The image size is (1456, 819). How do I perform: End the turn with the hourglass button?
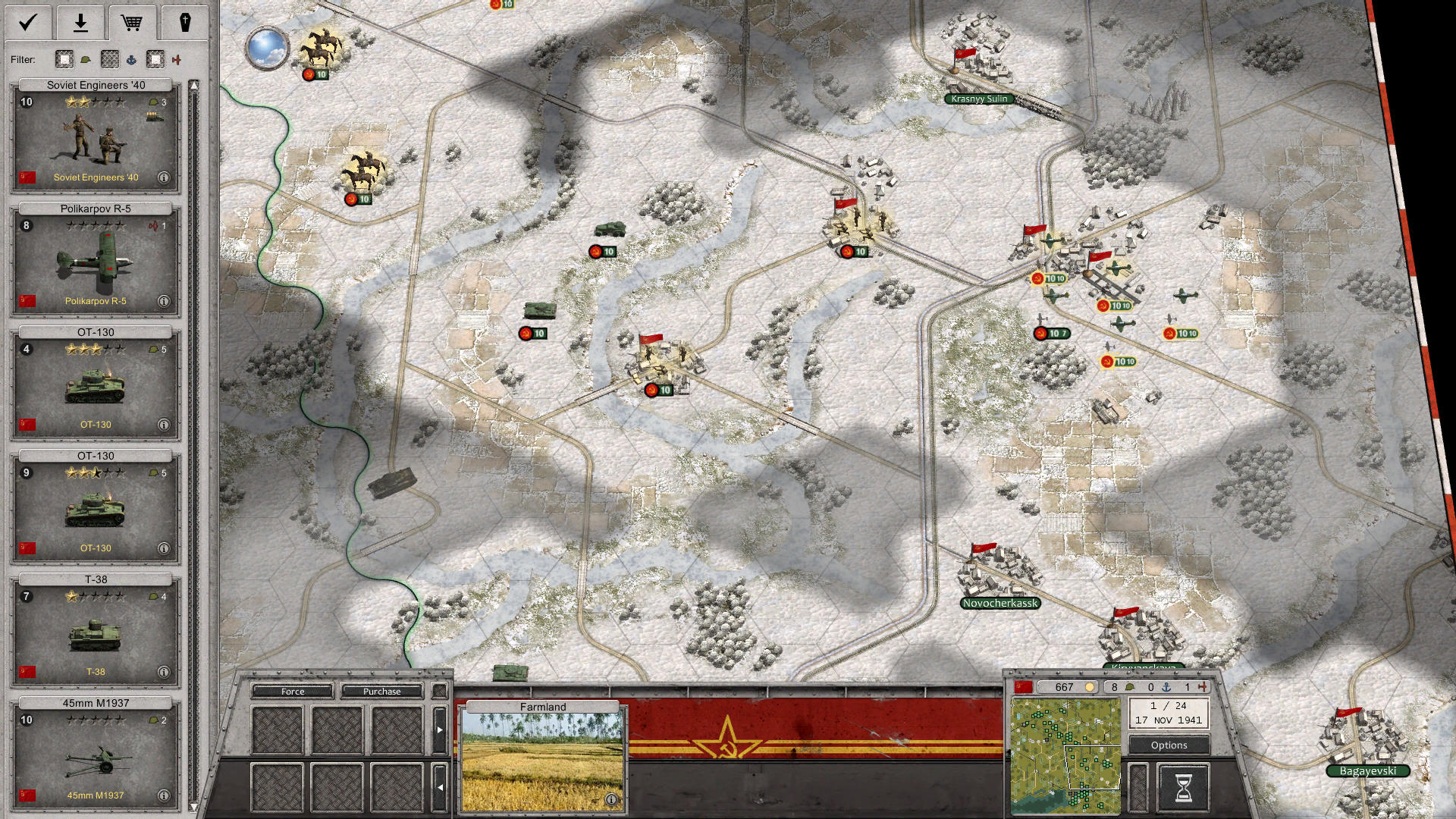[1182, 787]
